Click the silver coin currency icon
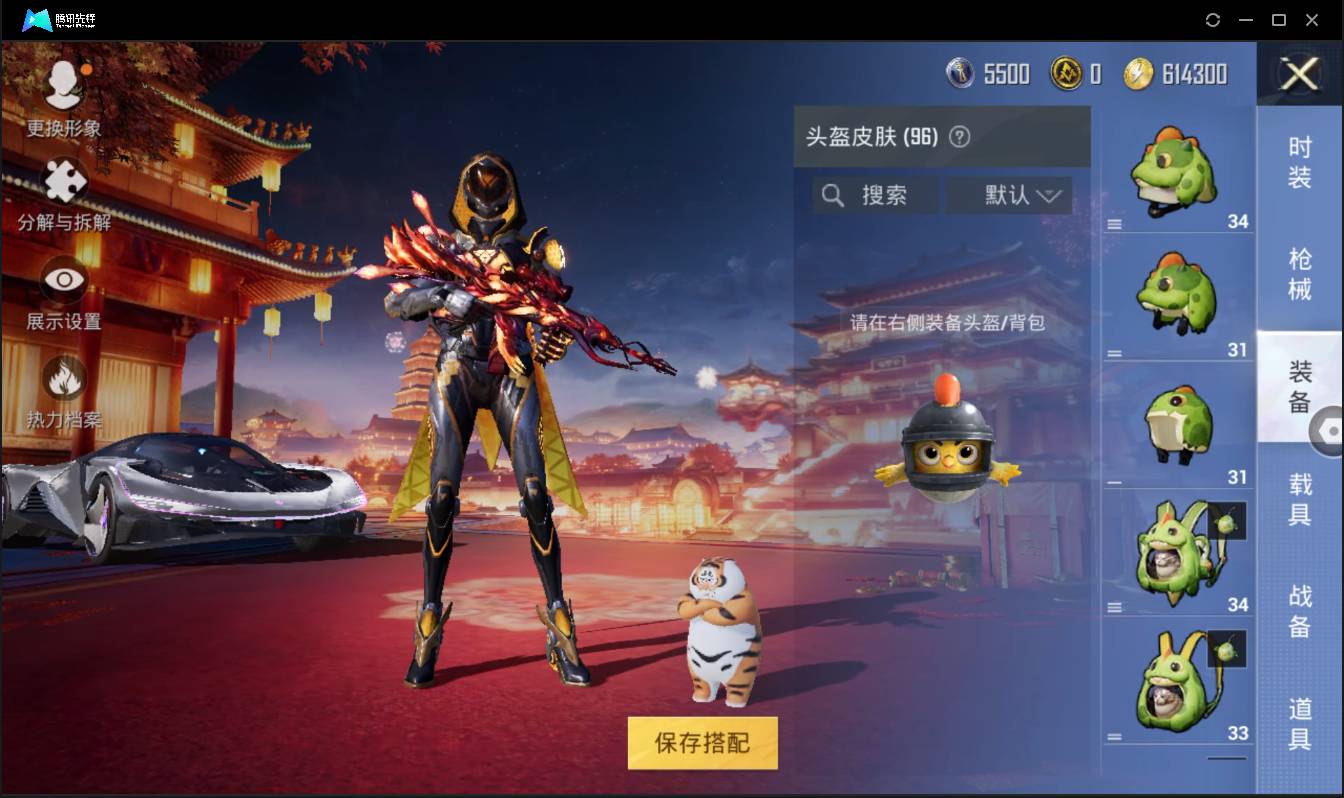The width and height of the screenshot is (1344, 798). click(x=961, y=73)
